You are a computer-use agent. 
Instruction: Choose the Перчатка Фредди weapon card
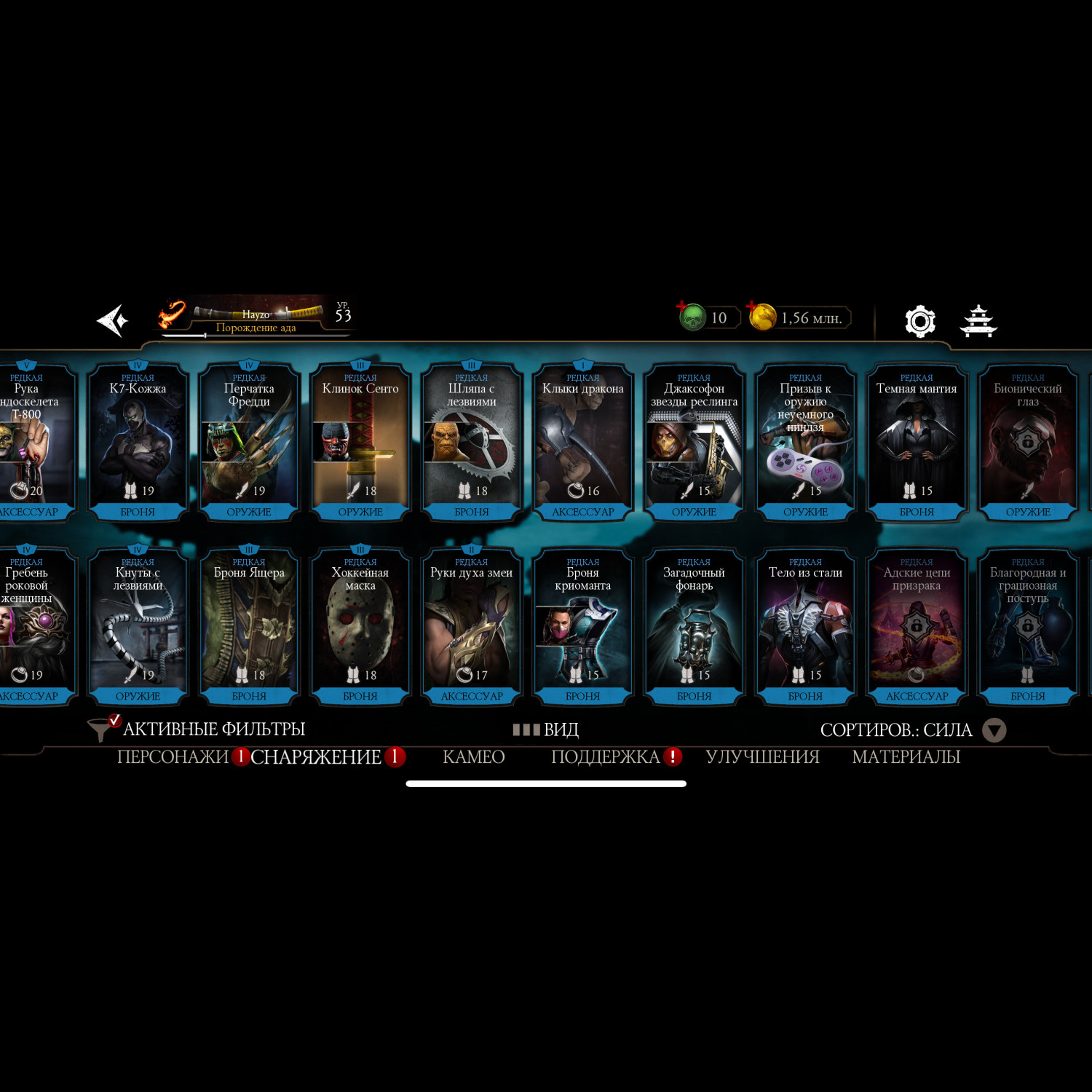click(249, 441)
